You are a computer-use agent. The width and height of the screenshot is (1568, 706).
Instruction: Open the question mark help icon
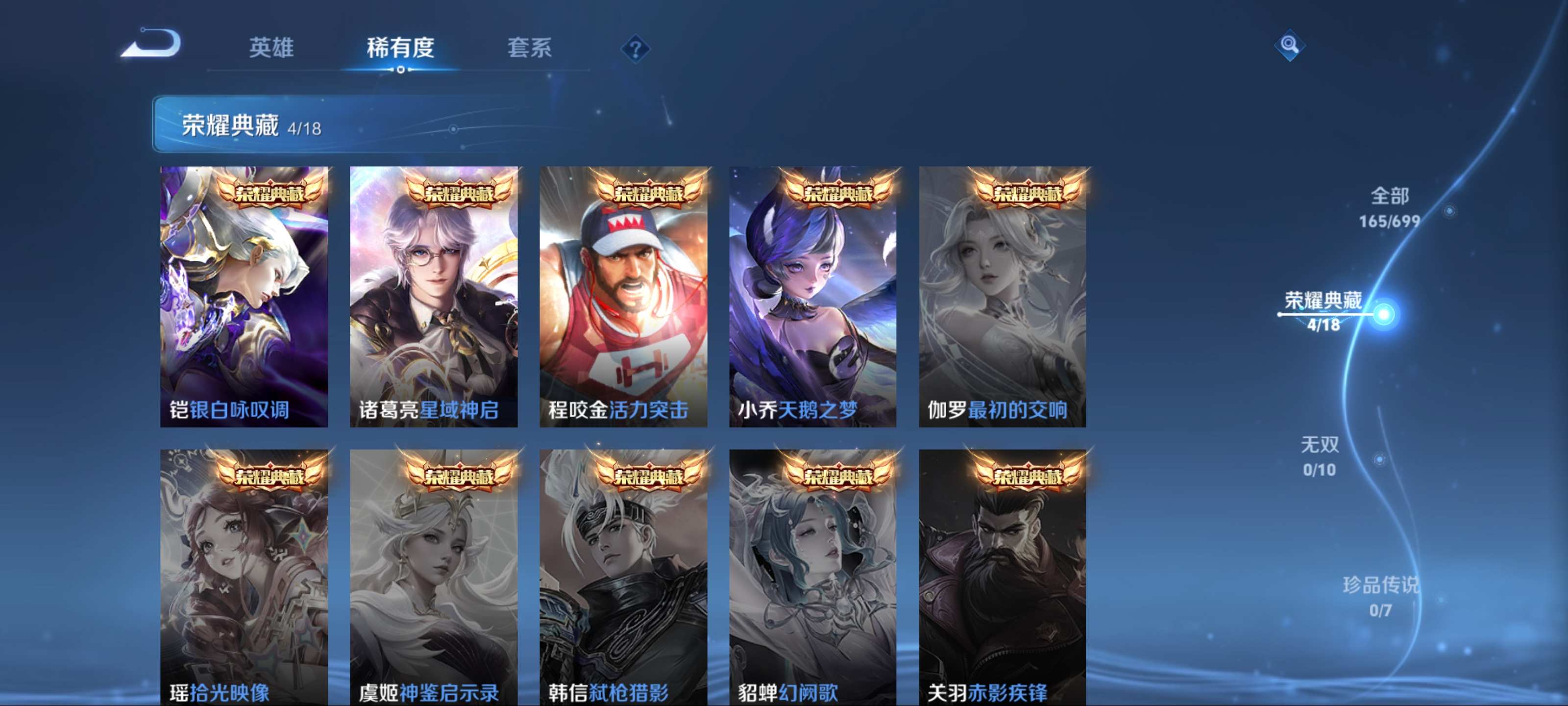[635, 49]
